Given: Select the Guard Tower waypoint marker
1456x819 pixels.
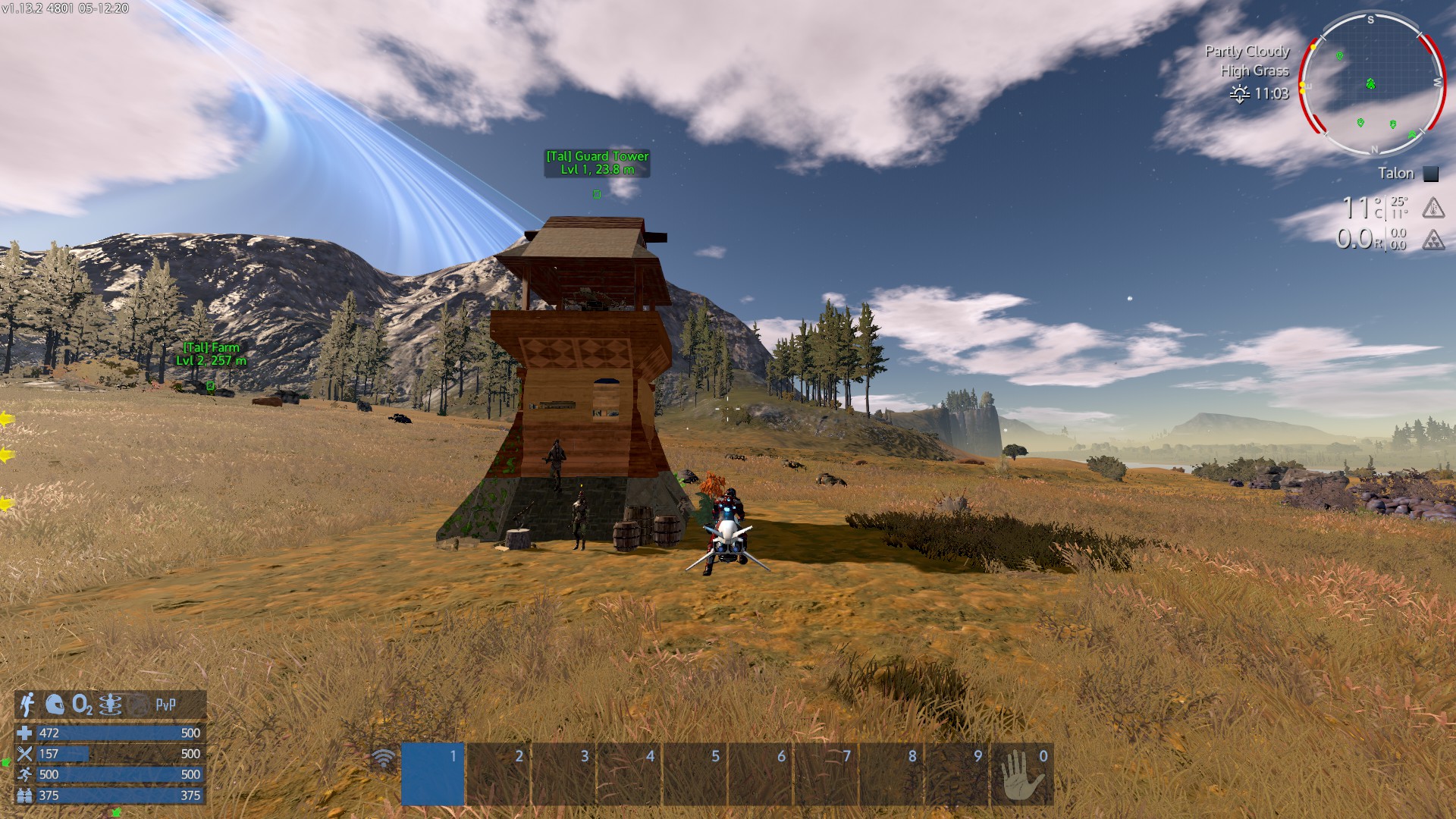Looking at the screenshot, I should pos(597,194).
